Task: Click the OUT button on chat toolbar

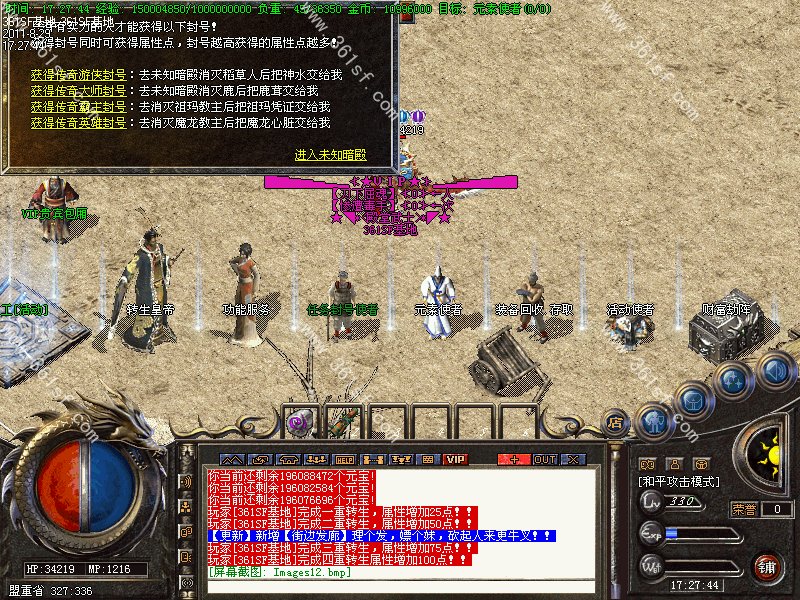Action: tap(544, 459)
